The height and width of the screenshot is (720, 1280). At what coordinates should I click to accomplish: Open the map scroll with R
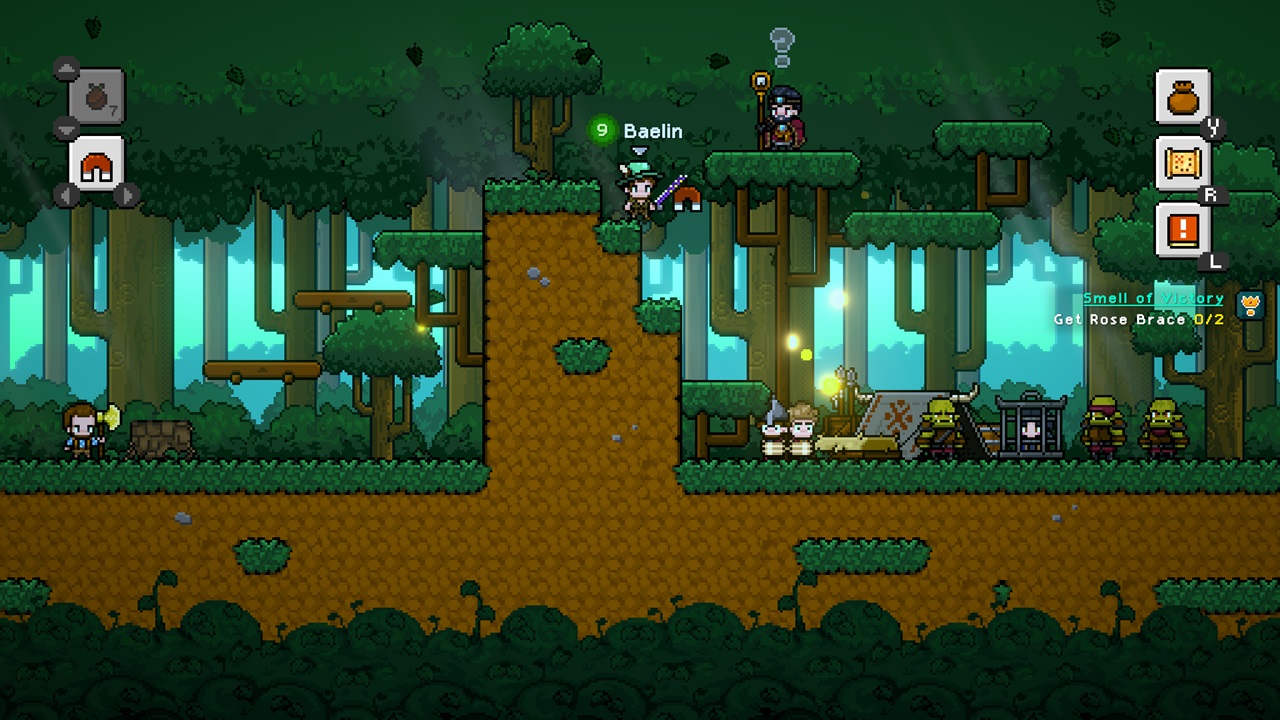[x=1183, y=162]
